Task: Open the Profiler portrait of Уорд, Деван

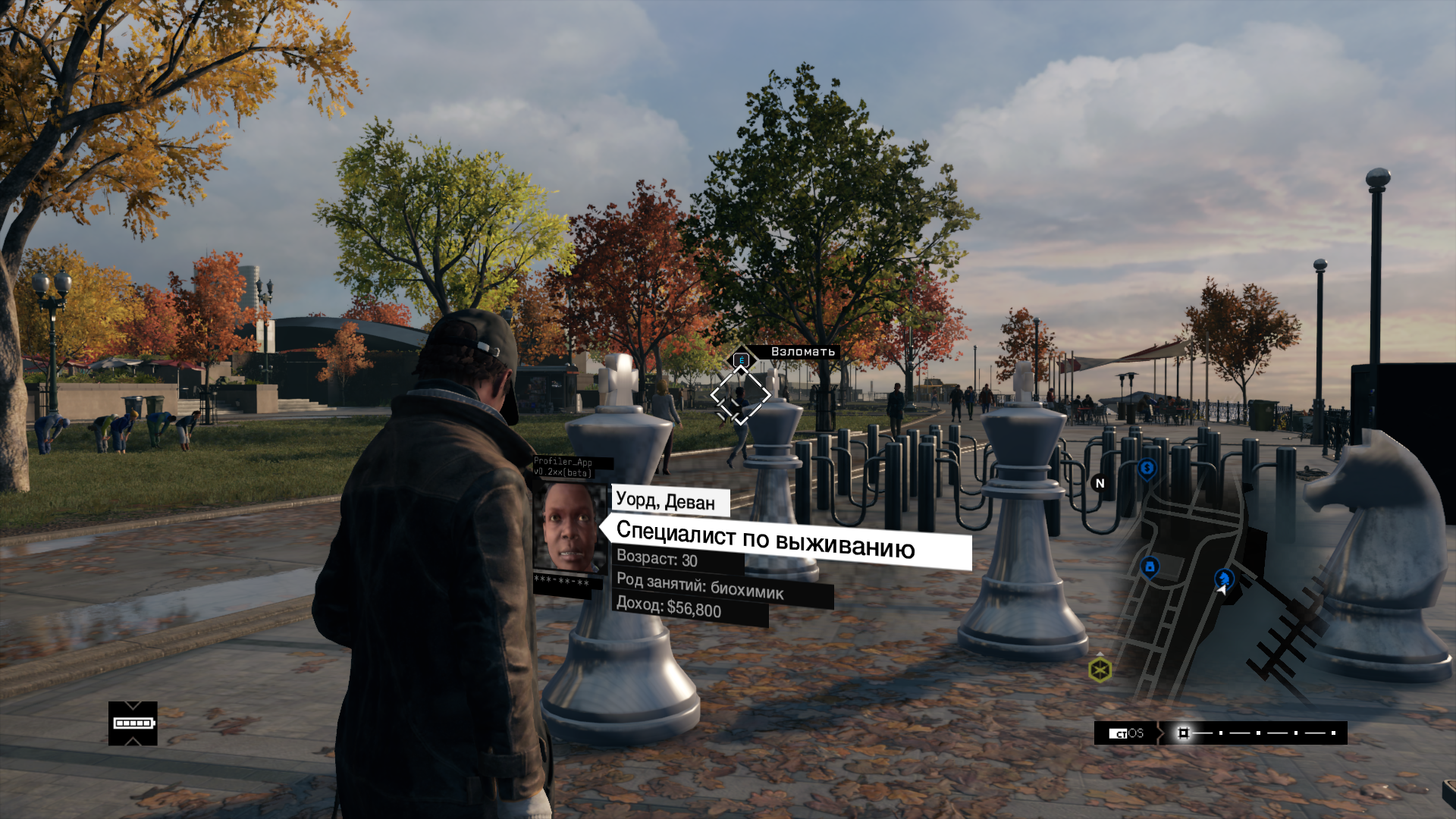Action: (570, 527)
